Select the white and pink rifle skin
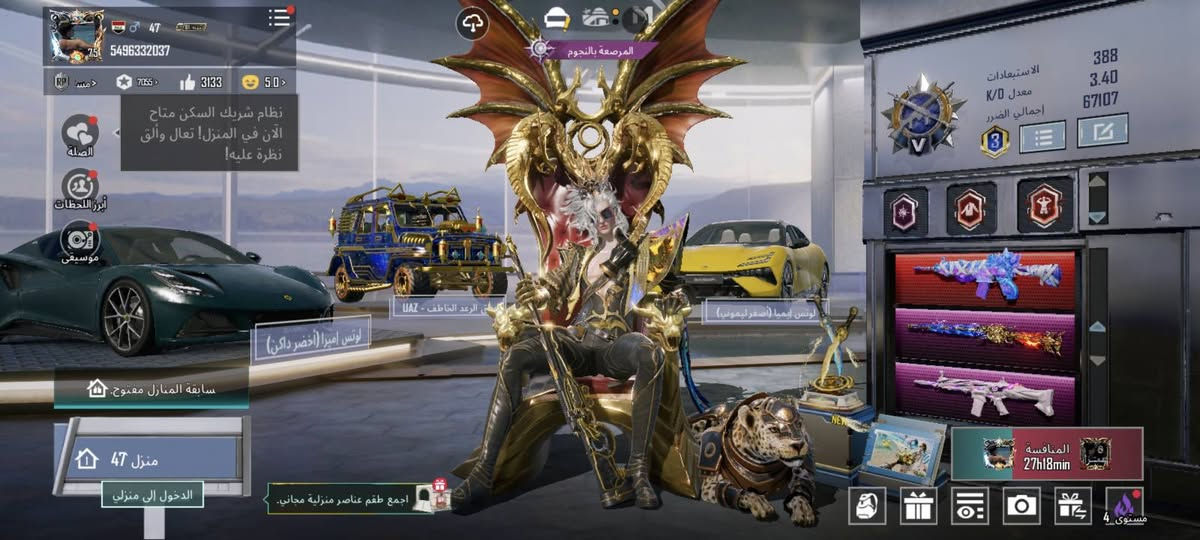Image resolution: width=1200 pixels, height=540 pixels. pyautogui.click(x=985, y=391)
